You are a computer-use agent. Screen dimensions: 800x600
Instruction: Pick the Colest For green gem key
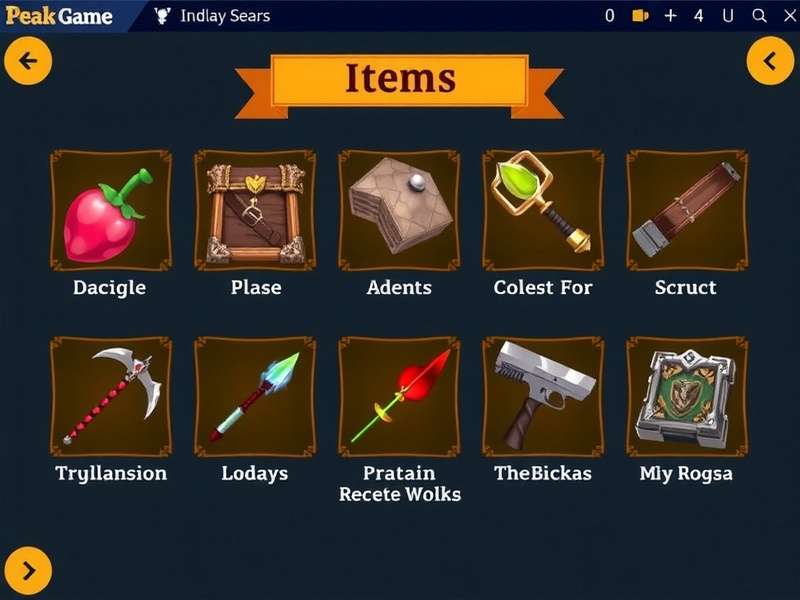coord(542,210)
